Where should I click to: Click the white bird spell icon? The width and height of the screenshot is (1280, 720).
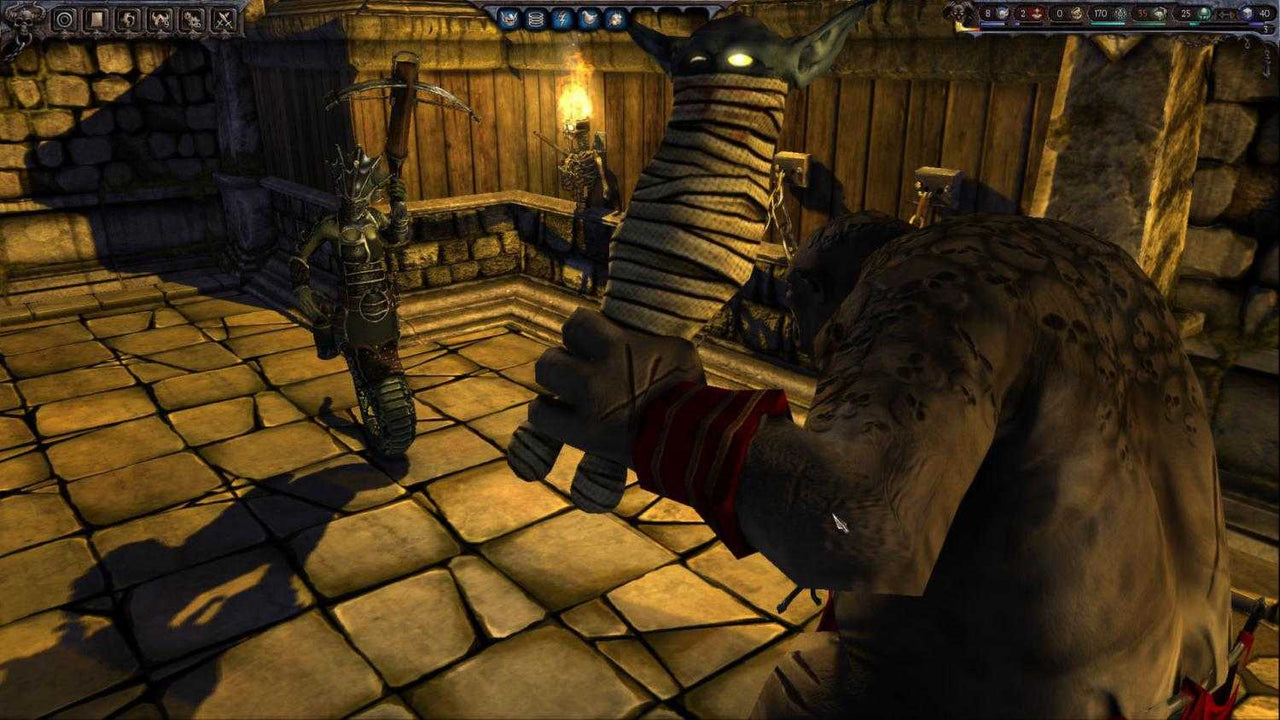(589, 18)
